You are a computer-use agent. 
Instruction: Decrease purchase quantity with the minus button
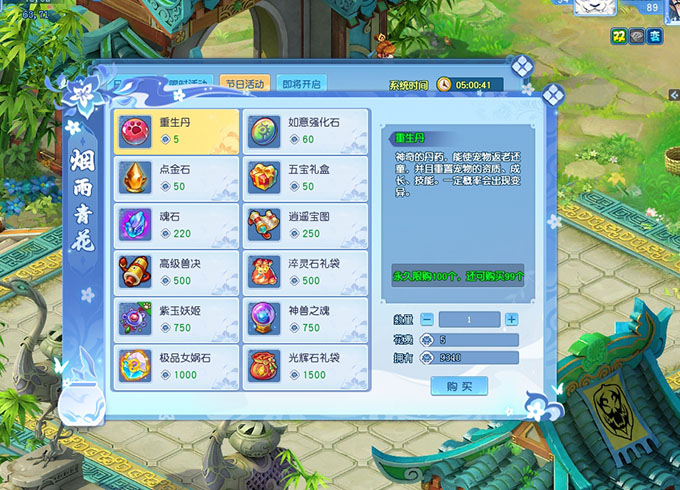click(427, 319)
